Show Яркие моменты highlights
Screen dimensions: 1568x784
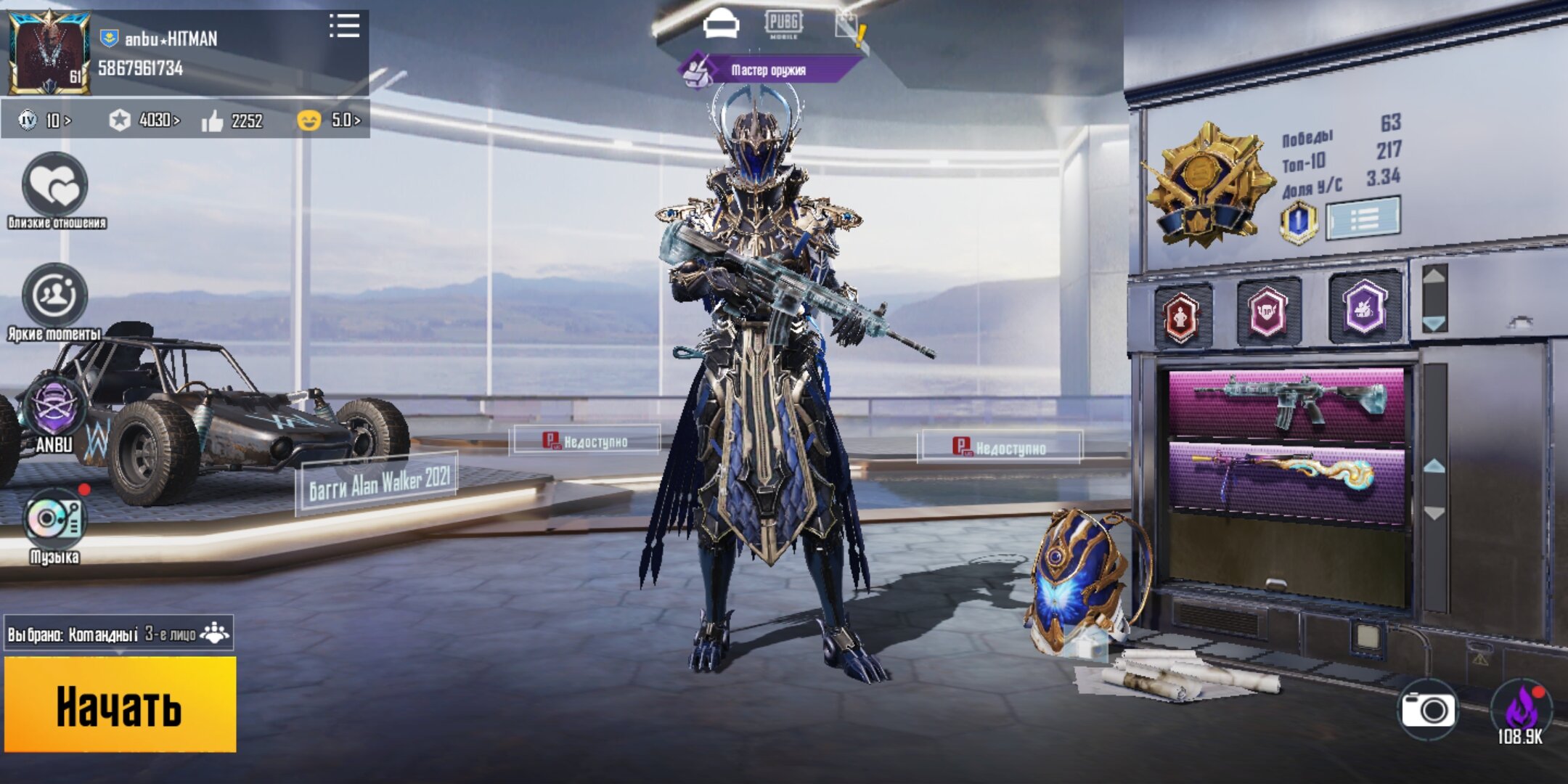(x=54, y=296)
